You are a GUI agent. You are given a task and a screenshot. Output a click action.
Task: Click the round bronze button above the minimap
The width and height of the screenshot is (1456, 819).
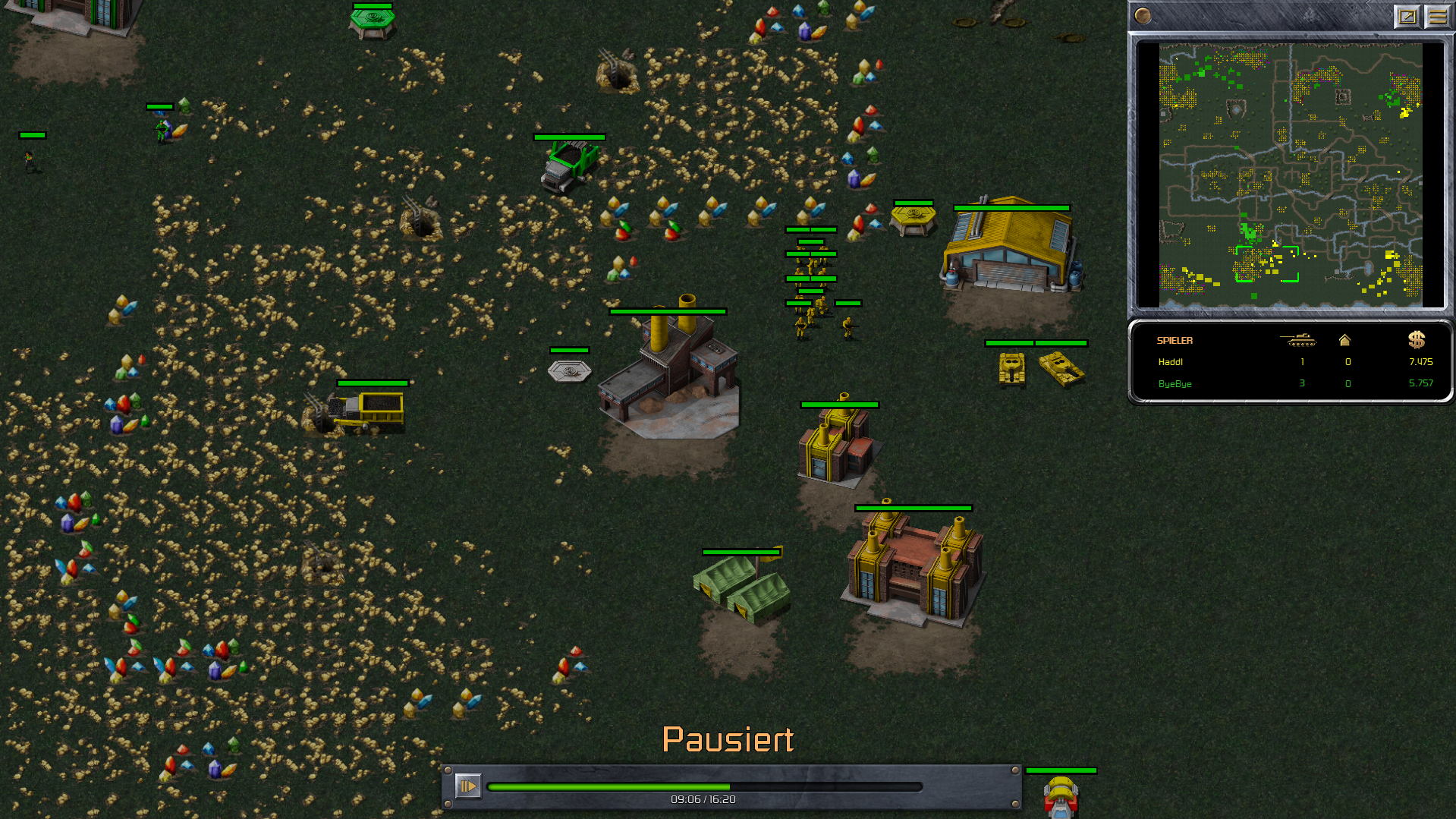coord(1143,16)
